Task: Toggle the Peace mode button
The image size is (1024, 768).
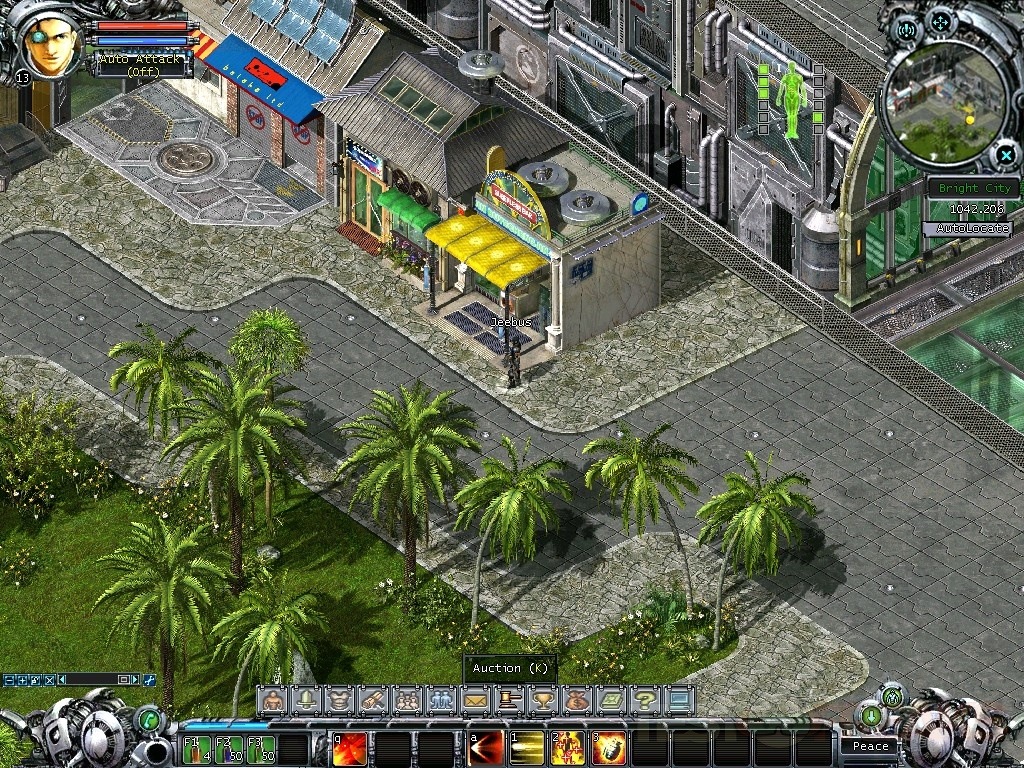Action: tap(870, 746)
